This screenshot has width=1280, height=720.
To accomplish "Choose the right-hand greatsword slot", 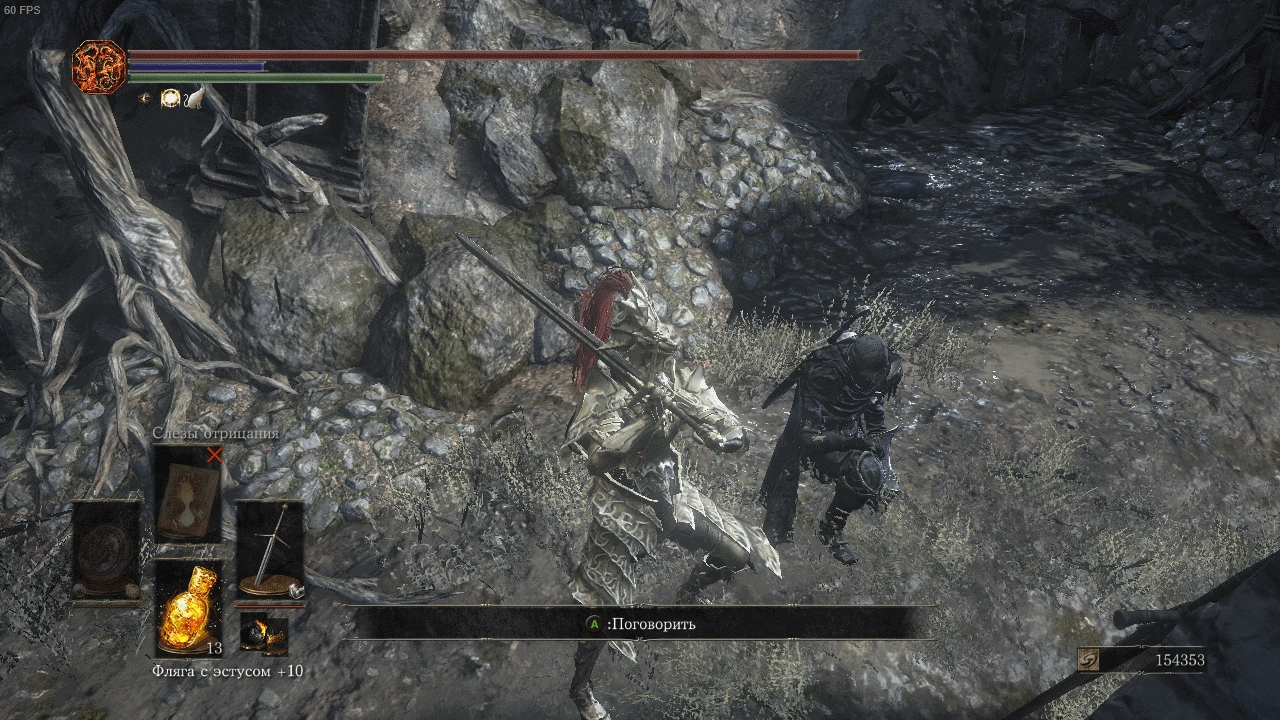I will (x=270, y=550).
